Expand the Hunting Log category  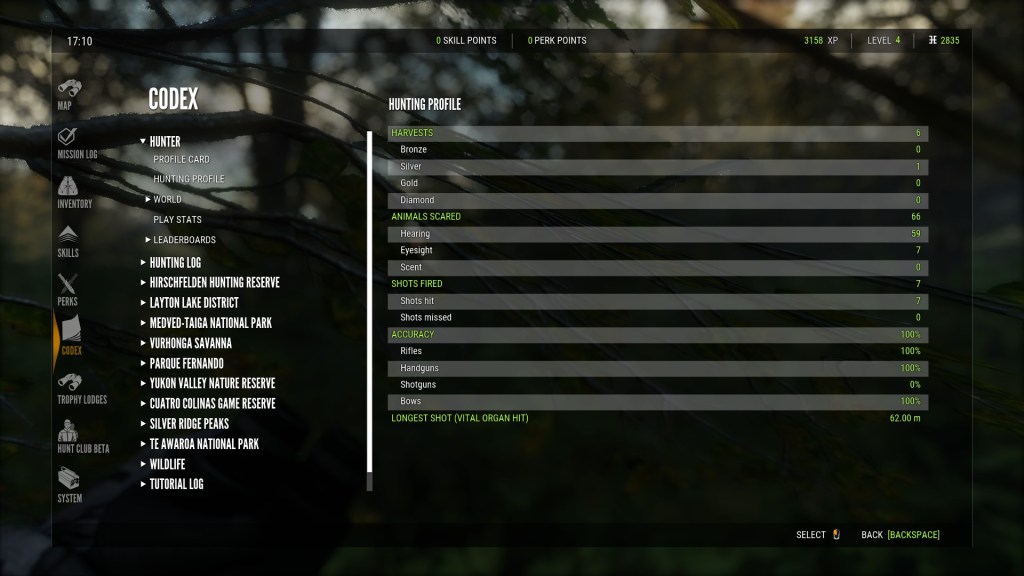[175, 263]
